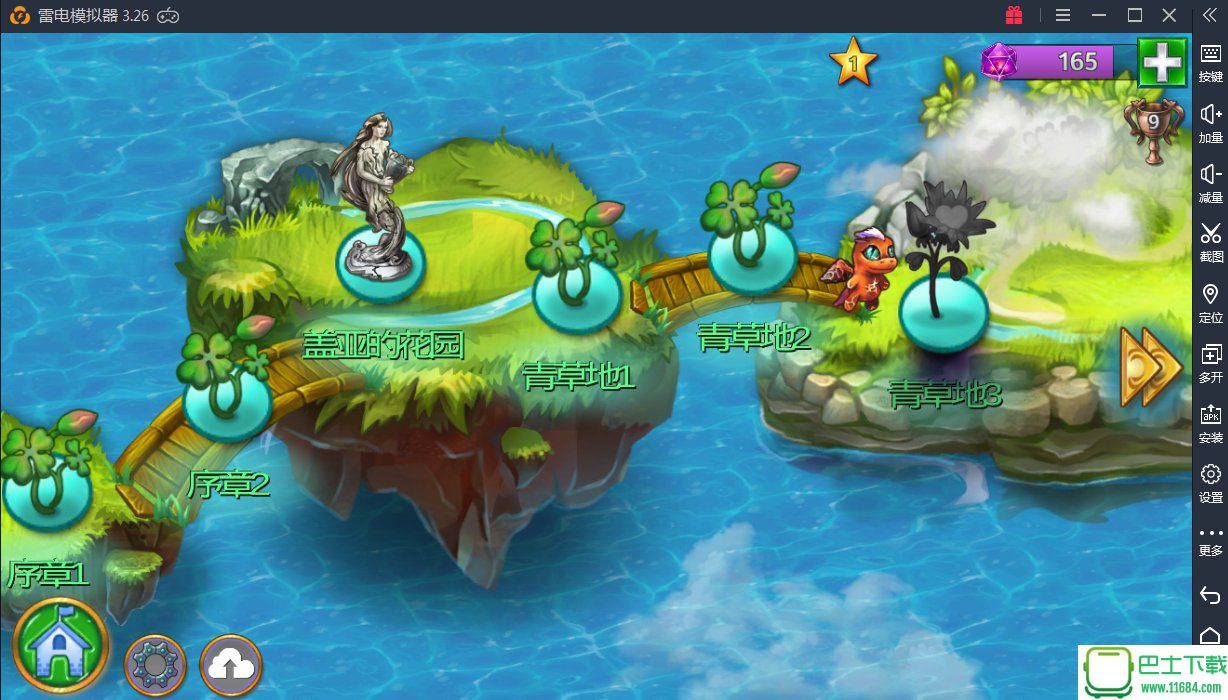The image size is (1228, 700).
Task: Close the emulator window
Action: pyautogui.click(x=1169, y=15)
